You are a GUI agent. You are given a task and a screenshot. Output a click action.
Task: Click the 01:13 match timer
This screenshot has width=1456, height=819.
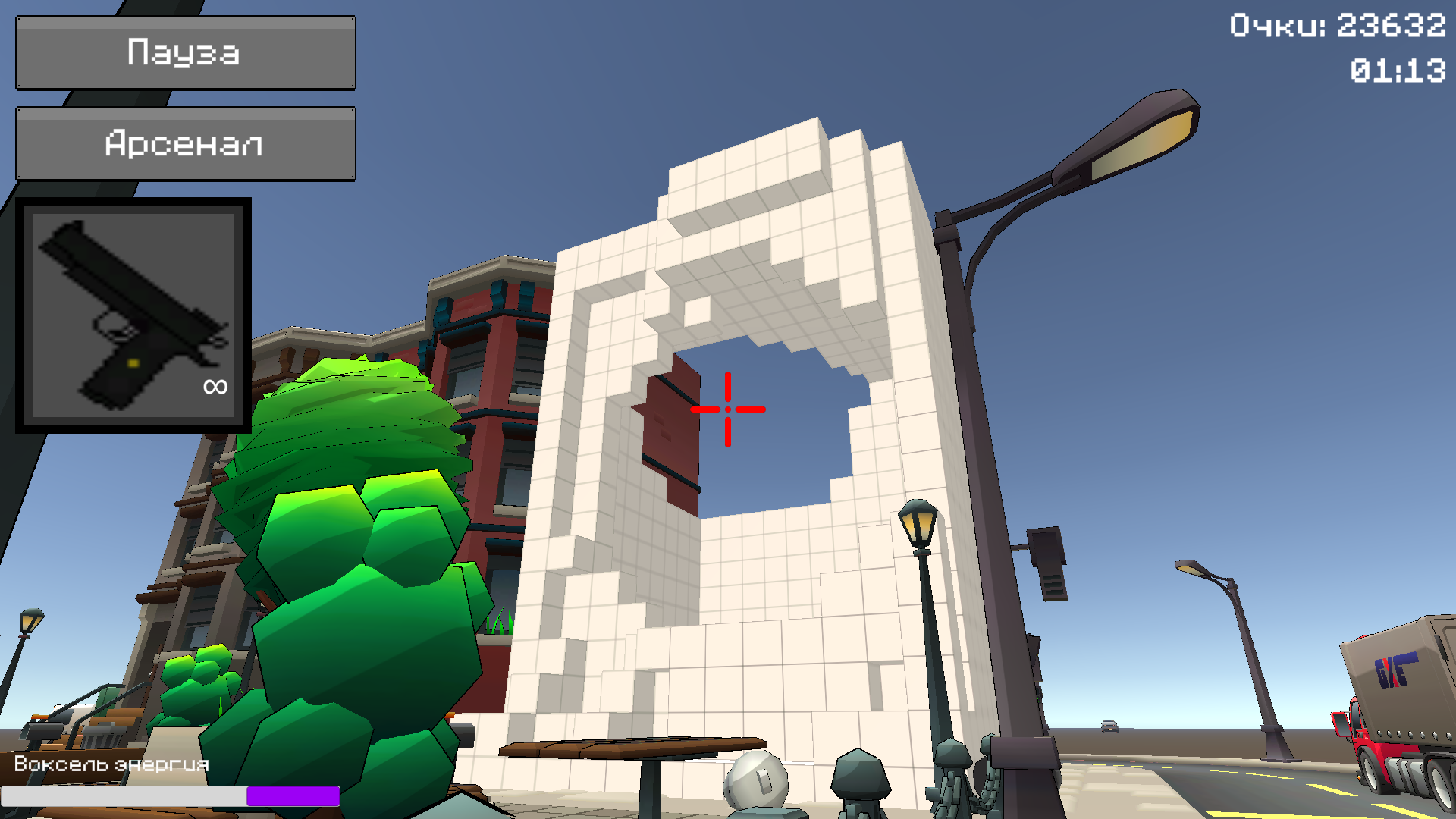(1399, 72)
